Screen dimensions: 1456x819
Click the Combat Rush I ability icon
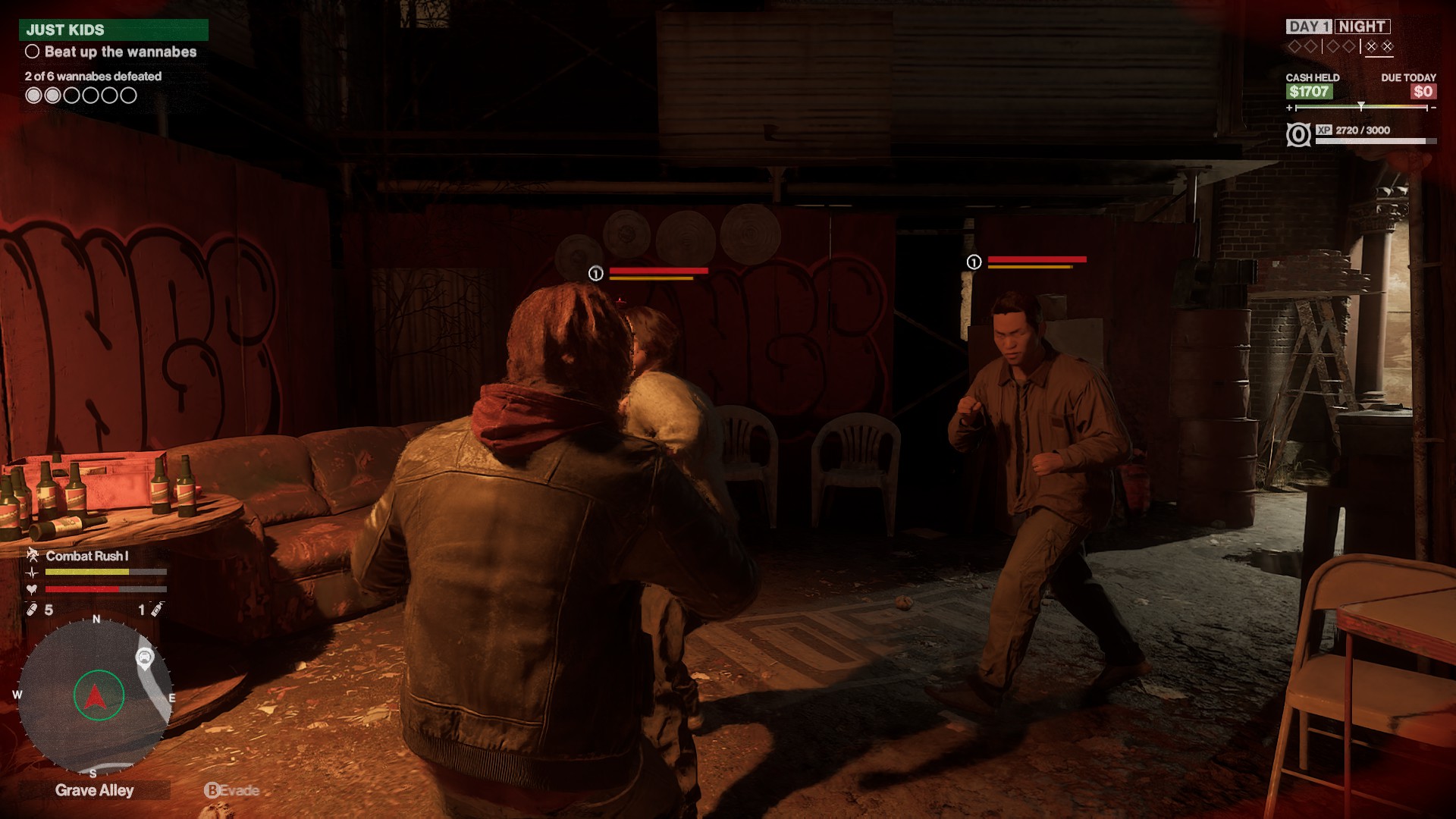pyautogui.click(x=33, y=555)
